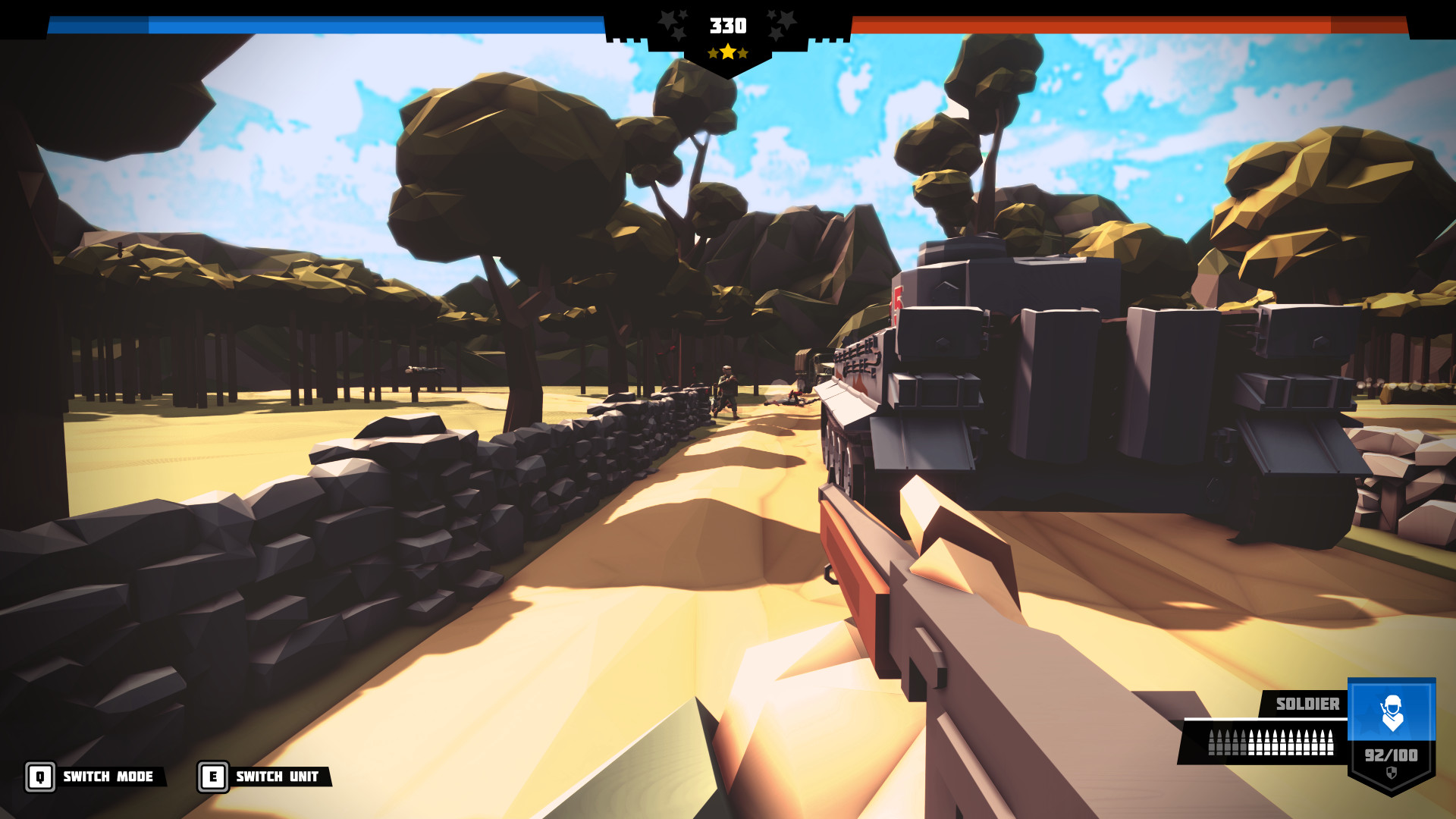Click the 92/100 health readout
This screenshot has height=819, width=1456.
pyautogui.click(x=1392, y=755)
